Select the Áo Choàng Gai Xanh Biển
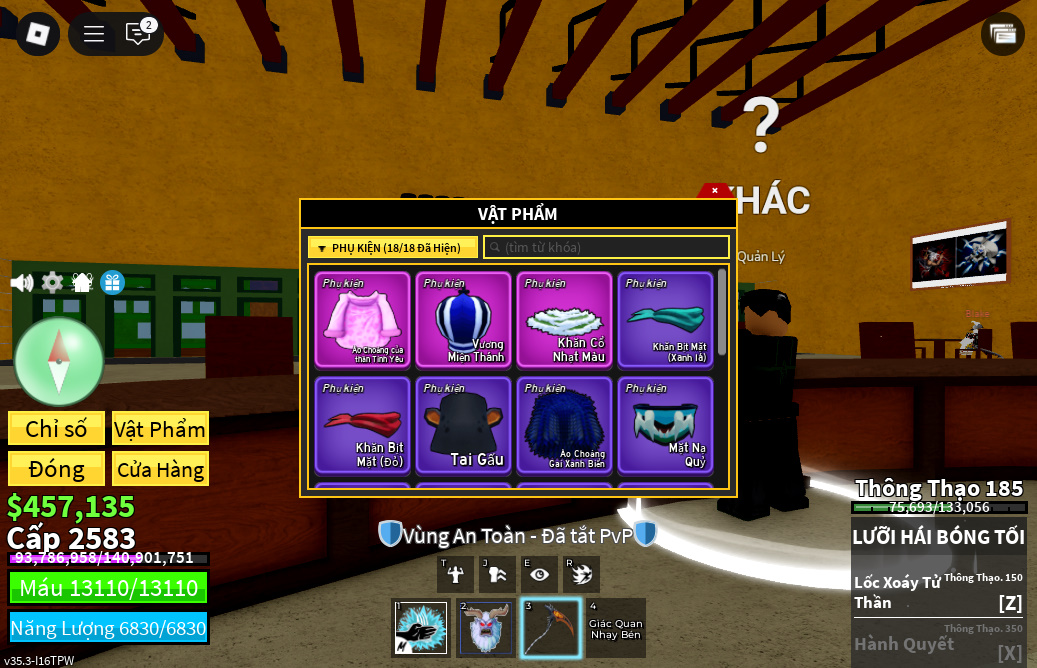 tap(564, 424)
